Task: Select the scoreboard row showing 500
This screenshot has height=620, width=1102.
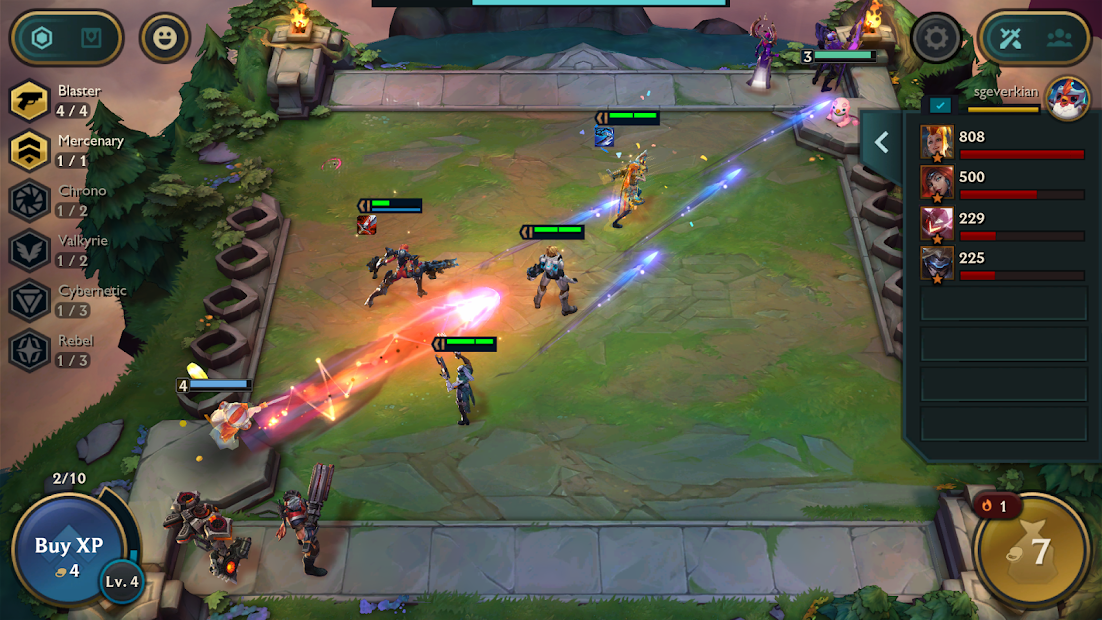Action: [1002, 183]
